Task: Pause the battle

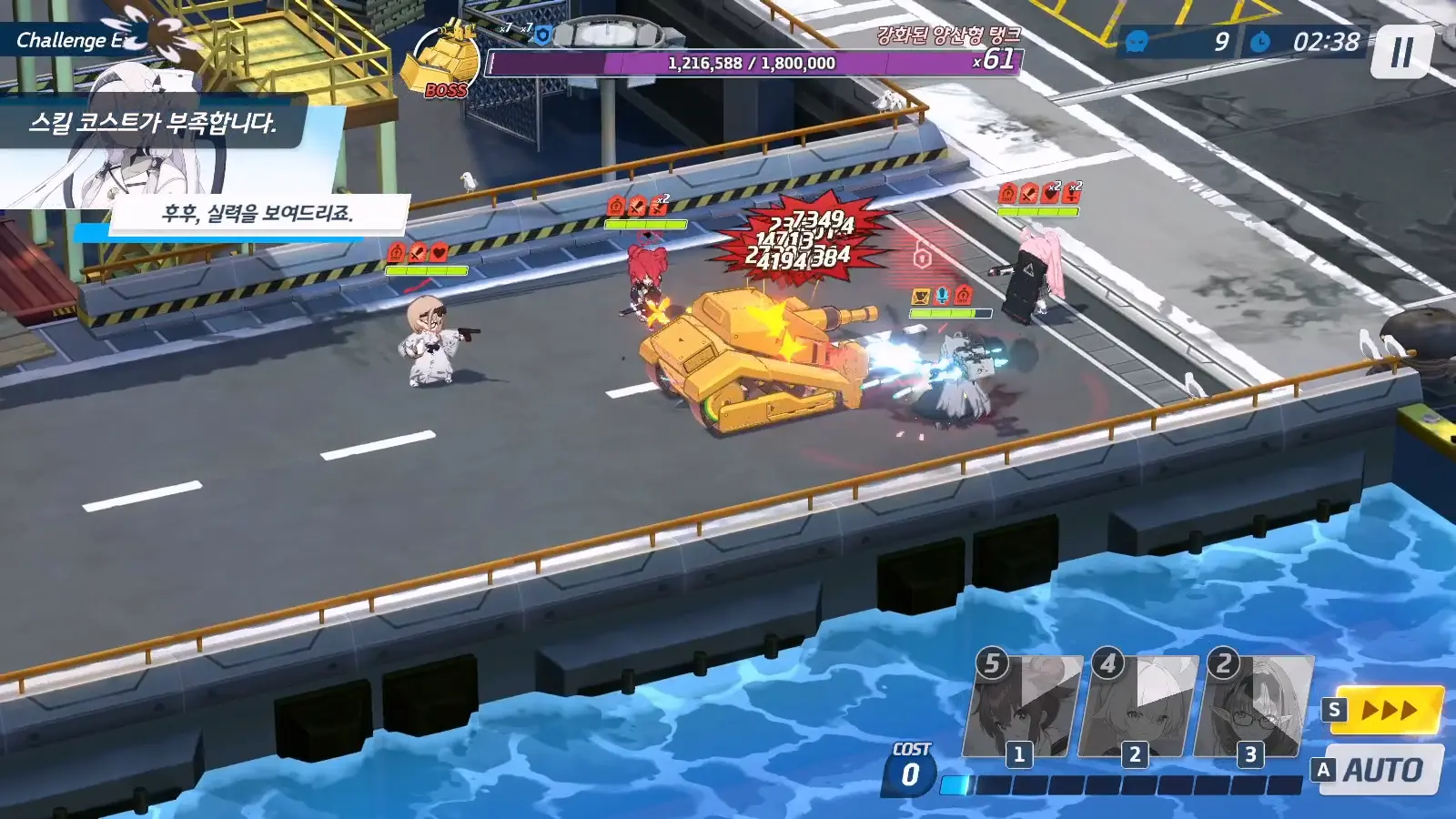Action: tap(1402, 52)
